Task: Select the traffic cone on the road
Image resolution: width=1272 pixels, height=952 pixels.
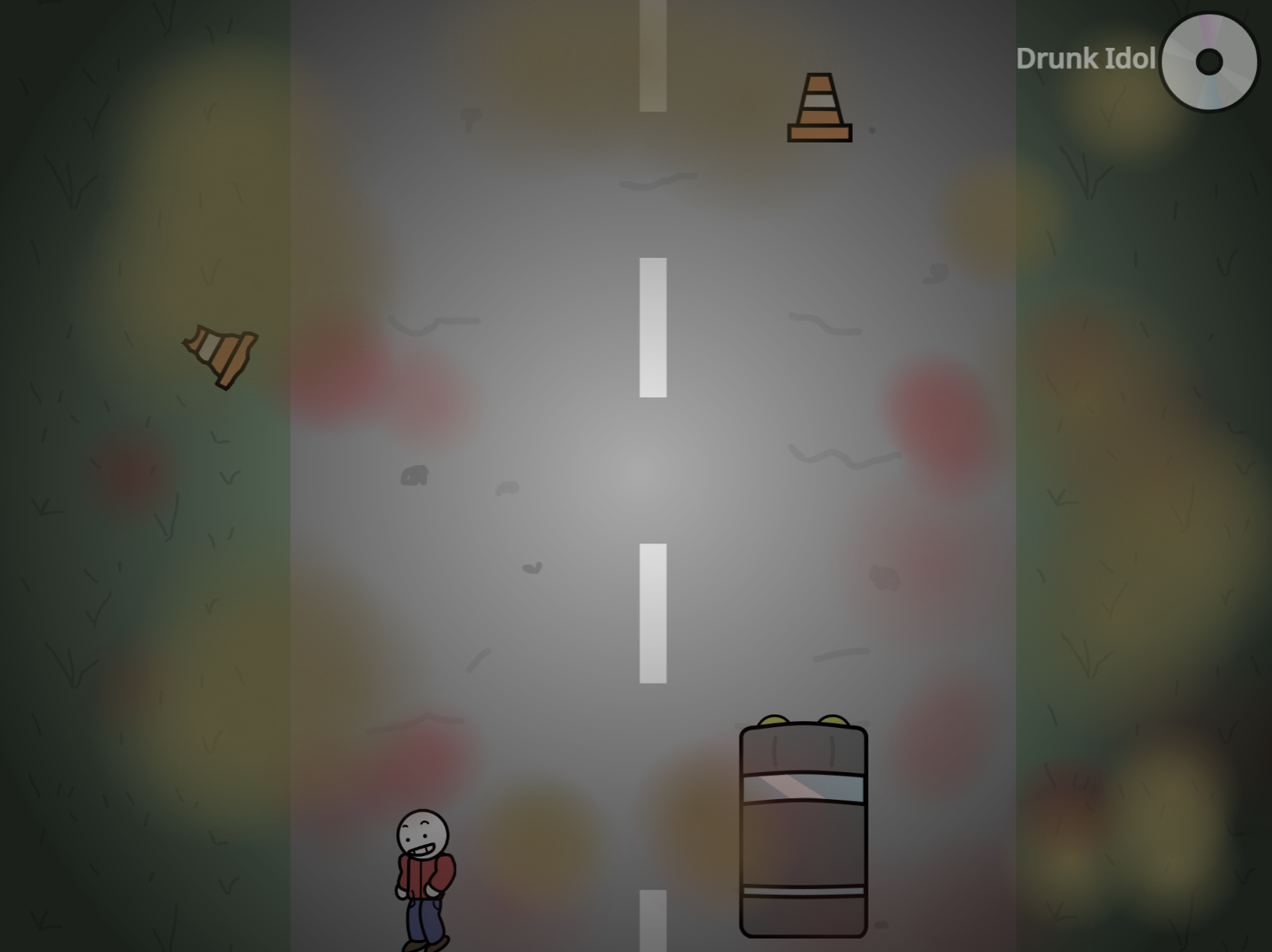Action: 819,109
